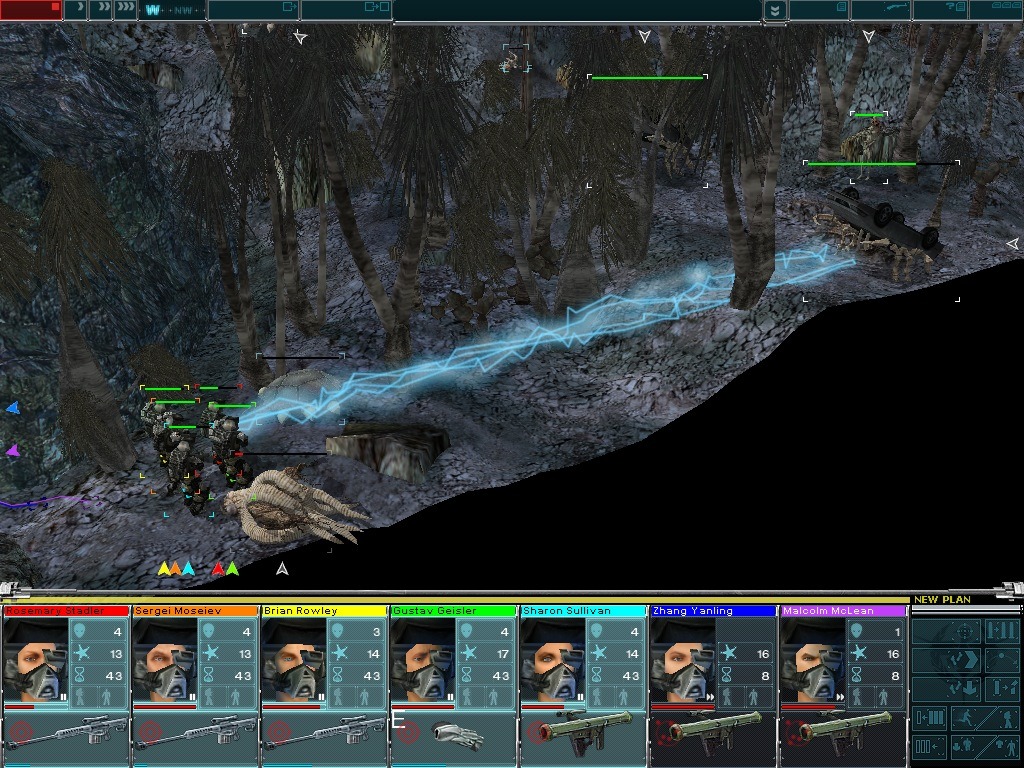Viewport: 1024px width, 768px height.
Task: Activate Sharon Sullivan's rocket launcher slot
Action: [x=585, y=732]
